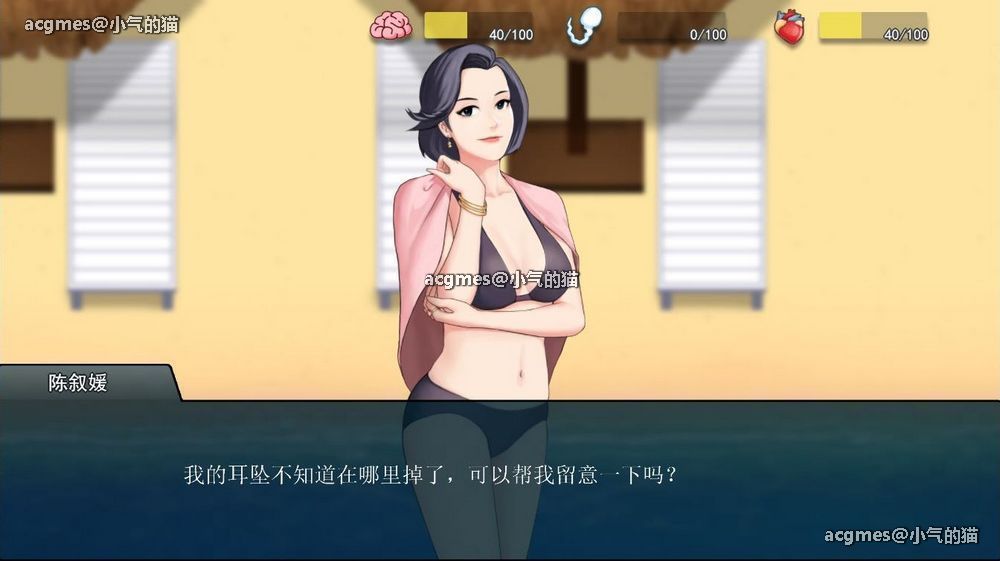The height and width of the screenshot is (561, 1000).
Task: Select the red heart stat icon
Action: pyautogui.click(x=789, y=28)
